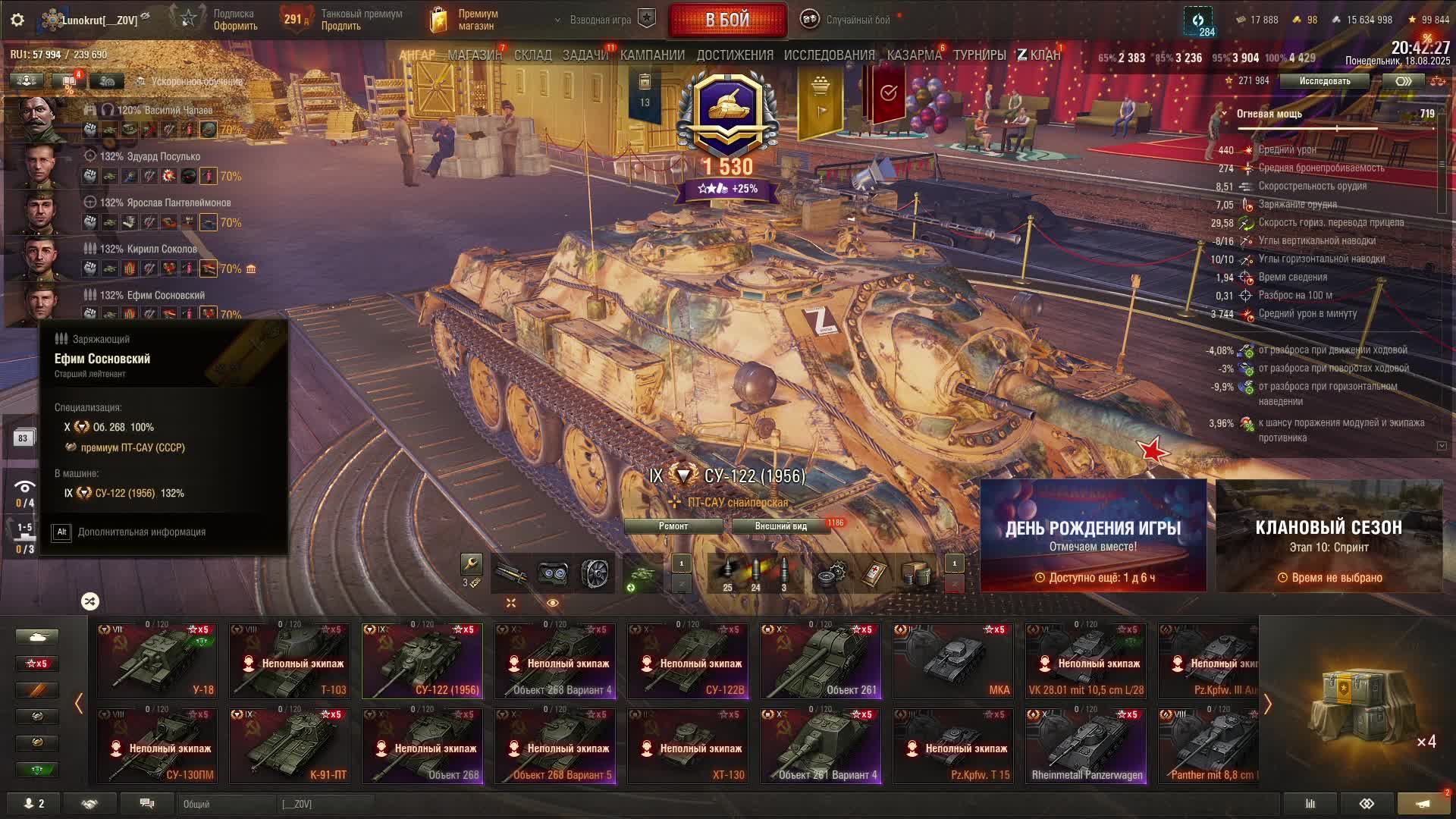Viewport: 1456px width, 819px height.
Task: Select the Объект 261 tank in carousel
Action: click(821, 661)
